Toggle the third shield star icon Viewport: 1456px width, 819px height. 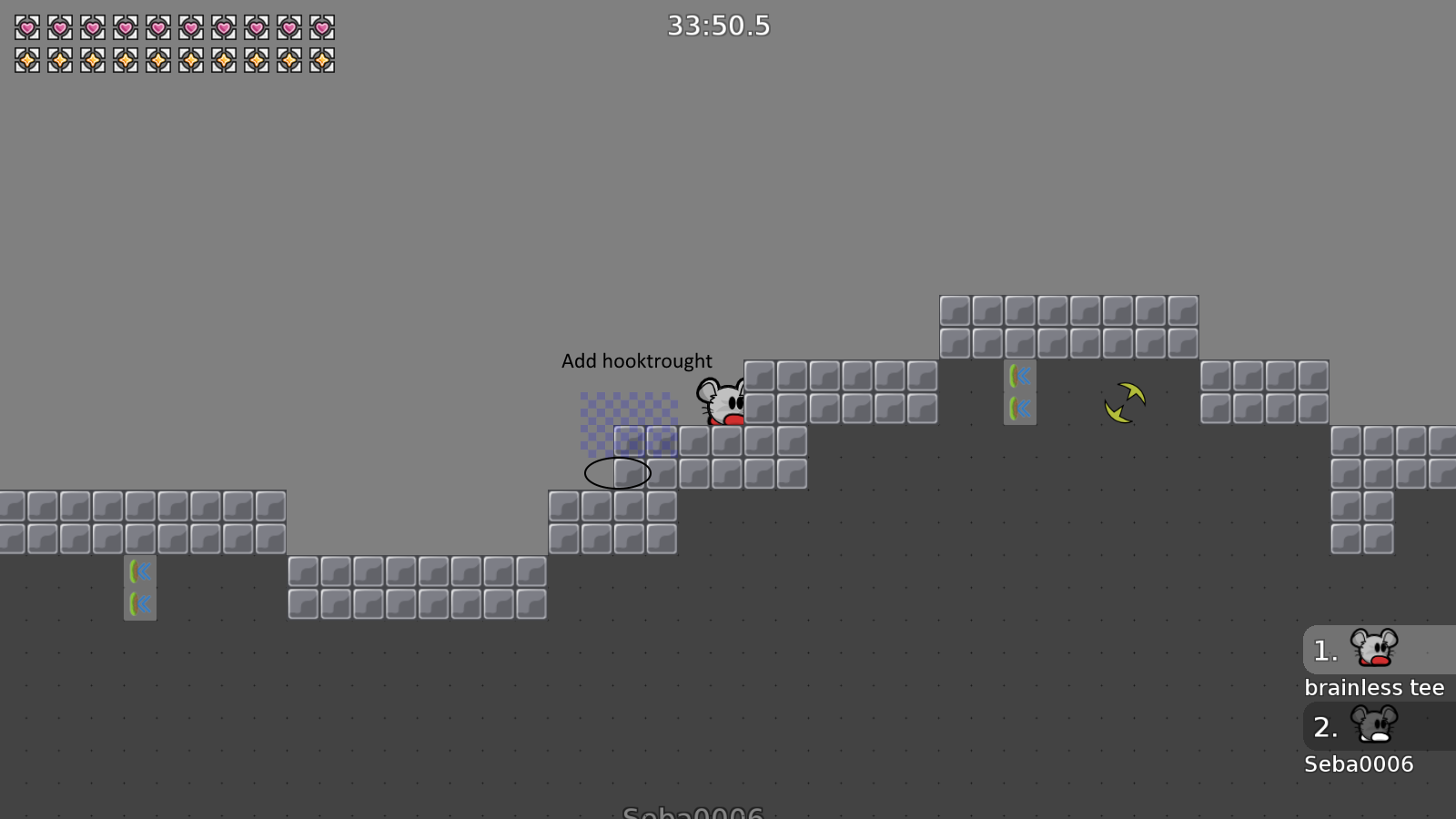(x=91, y=61)
